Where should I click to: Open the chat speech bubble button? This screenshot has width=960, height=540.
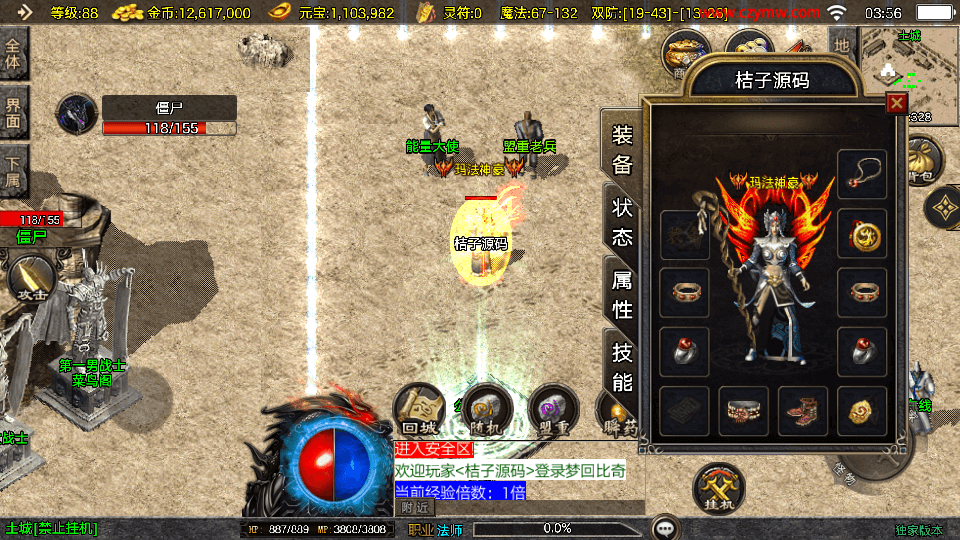[665, 528]
